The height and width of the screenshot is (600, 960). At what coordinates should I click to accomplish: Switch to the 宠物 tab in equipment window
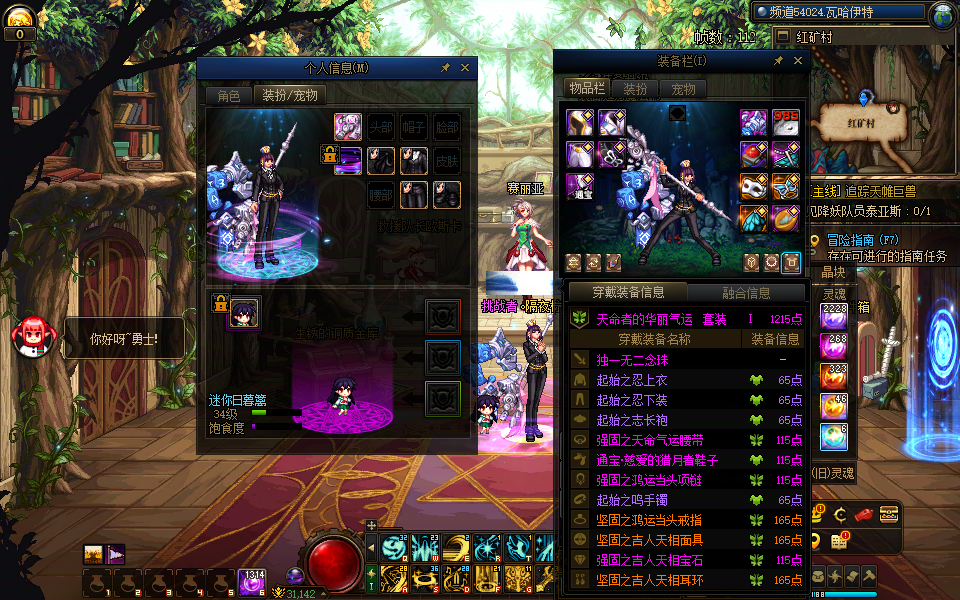point(684,89)
